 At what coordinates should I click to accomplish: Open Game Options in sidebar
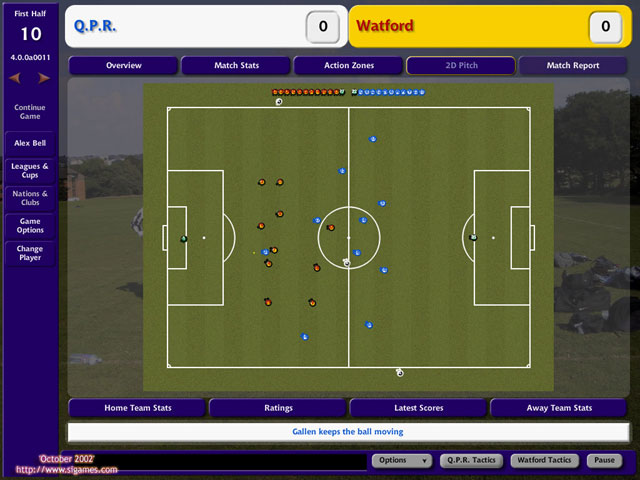point(30,226)
